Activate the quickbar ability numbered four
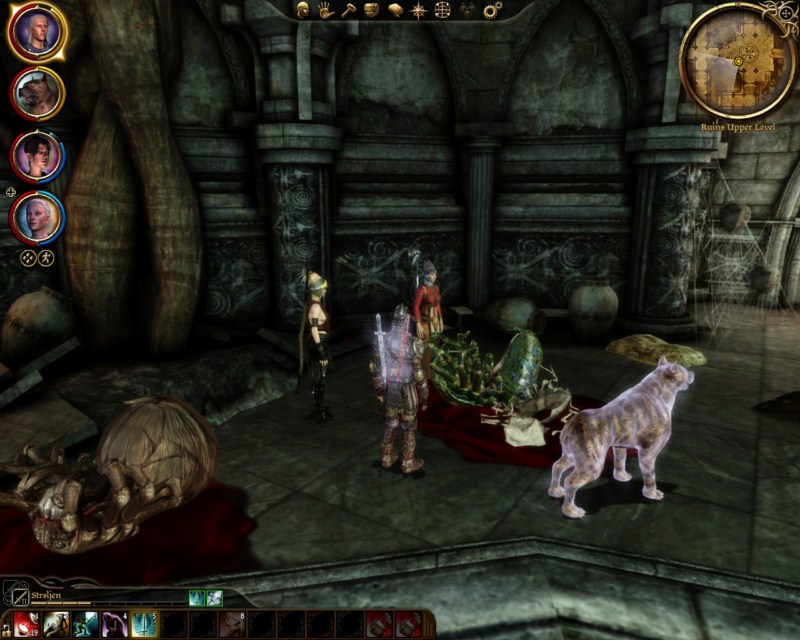800x640 pixels. tap(113, 625)
